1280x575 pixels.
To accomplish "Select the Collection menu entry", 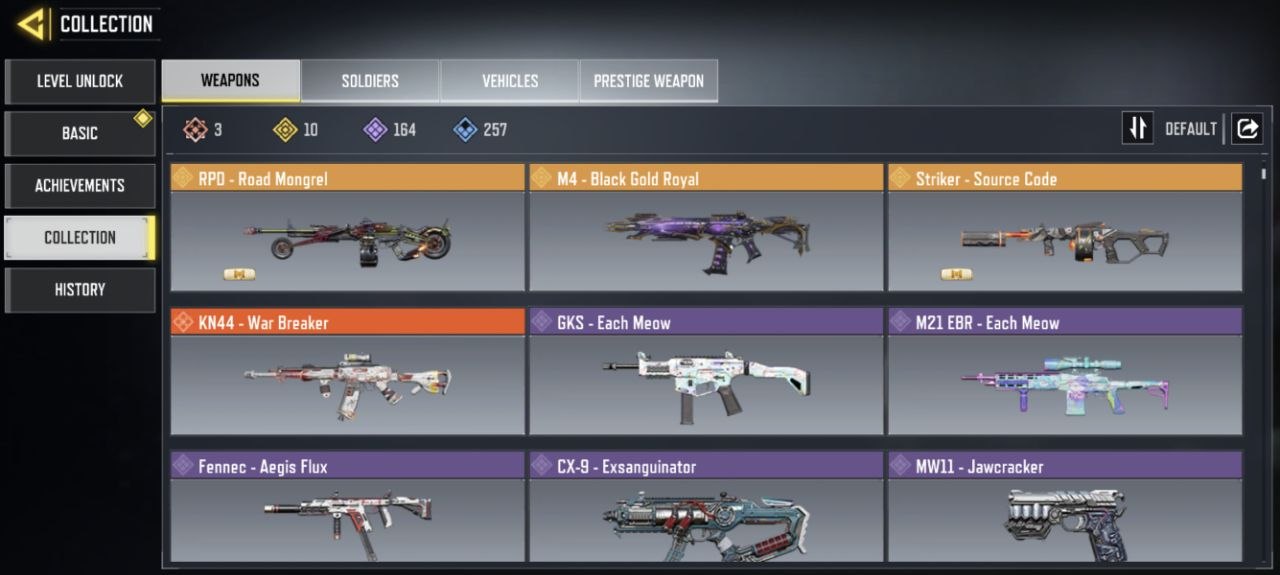I will click(x=80, y=237).
